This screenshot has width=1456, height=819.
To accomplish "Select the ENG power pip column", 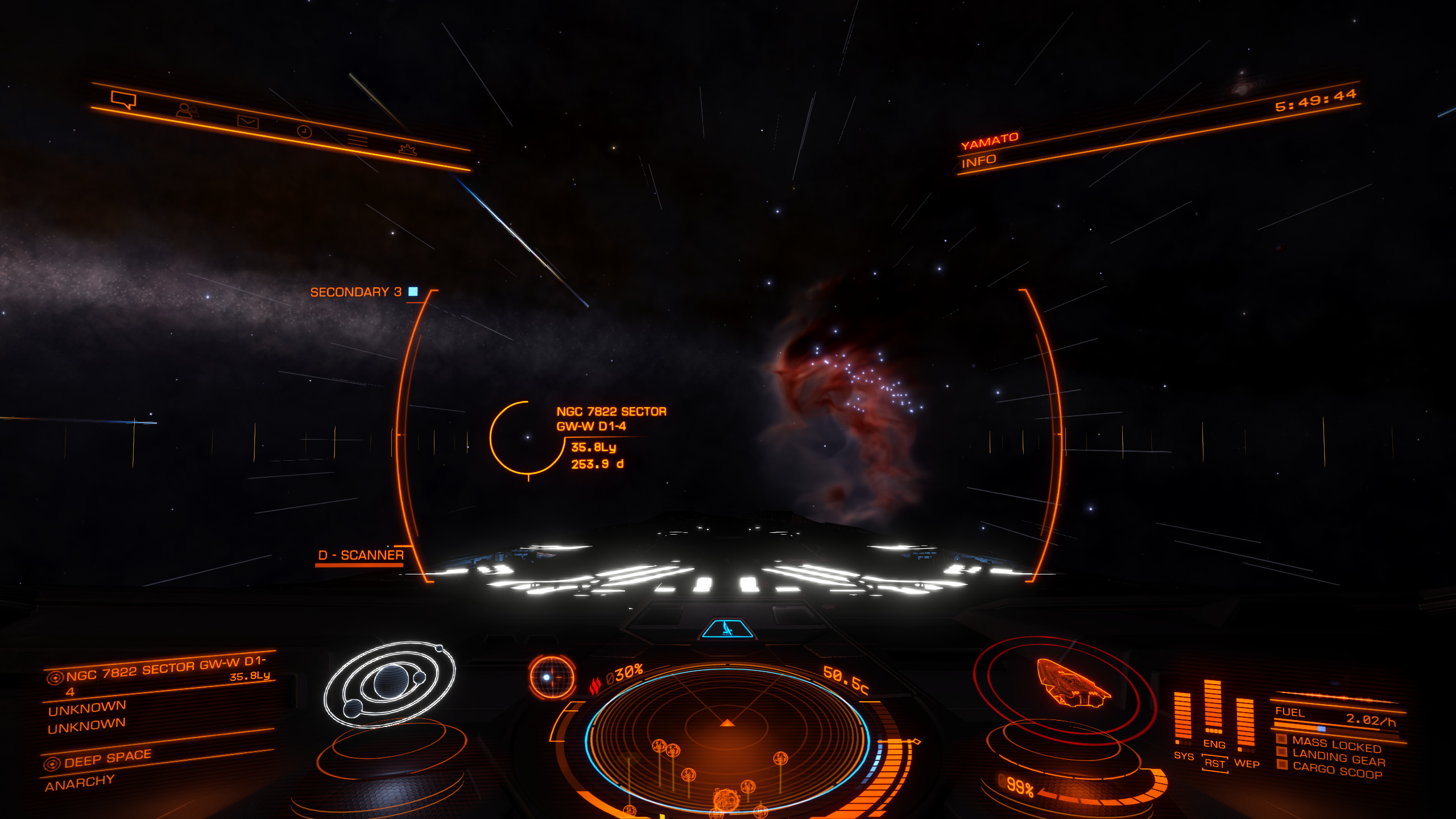I will point(1213,707).
